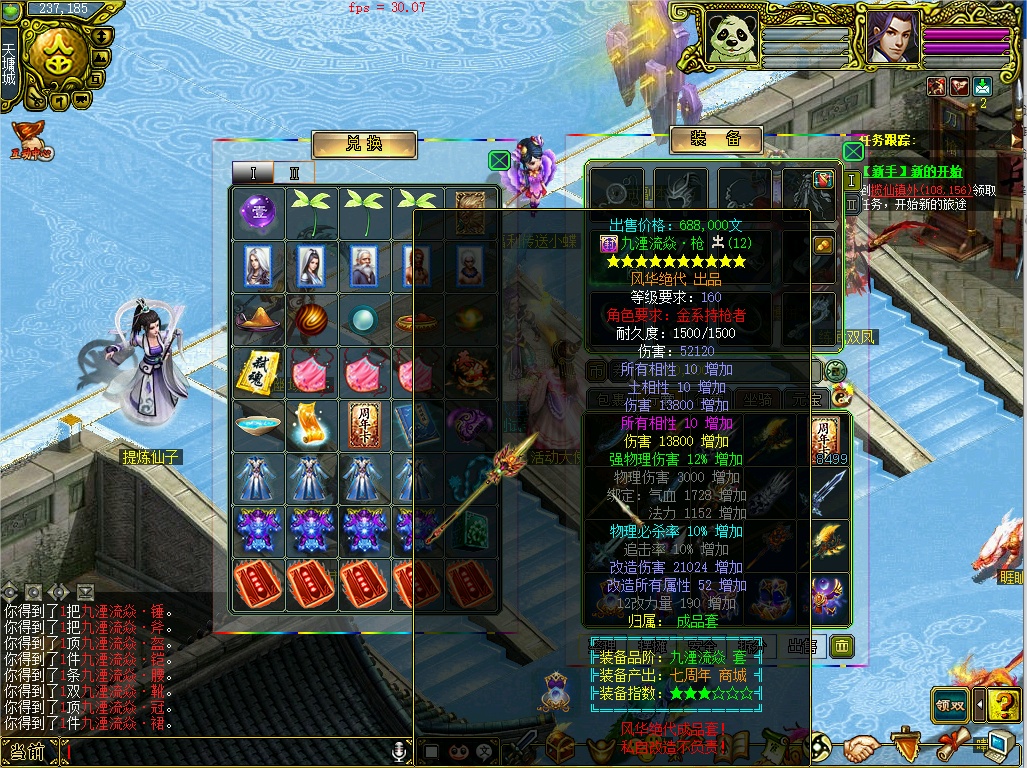Click the player character portrait

click(x=892, y=37)
